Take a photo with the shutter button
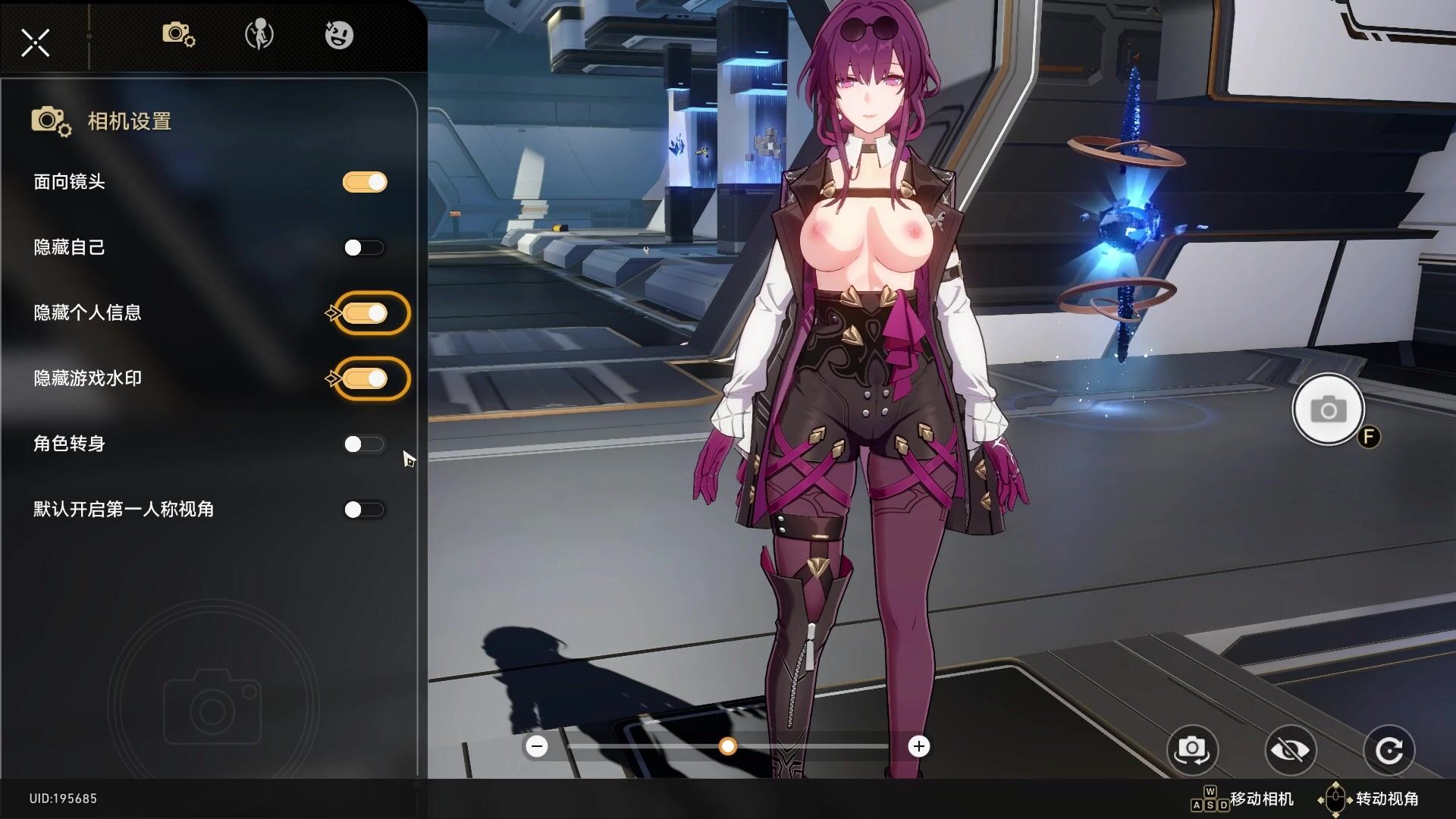The width and height of the screenshot is (1456, 819). tap(1328, 409)
